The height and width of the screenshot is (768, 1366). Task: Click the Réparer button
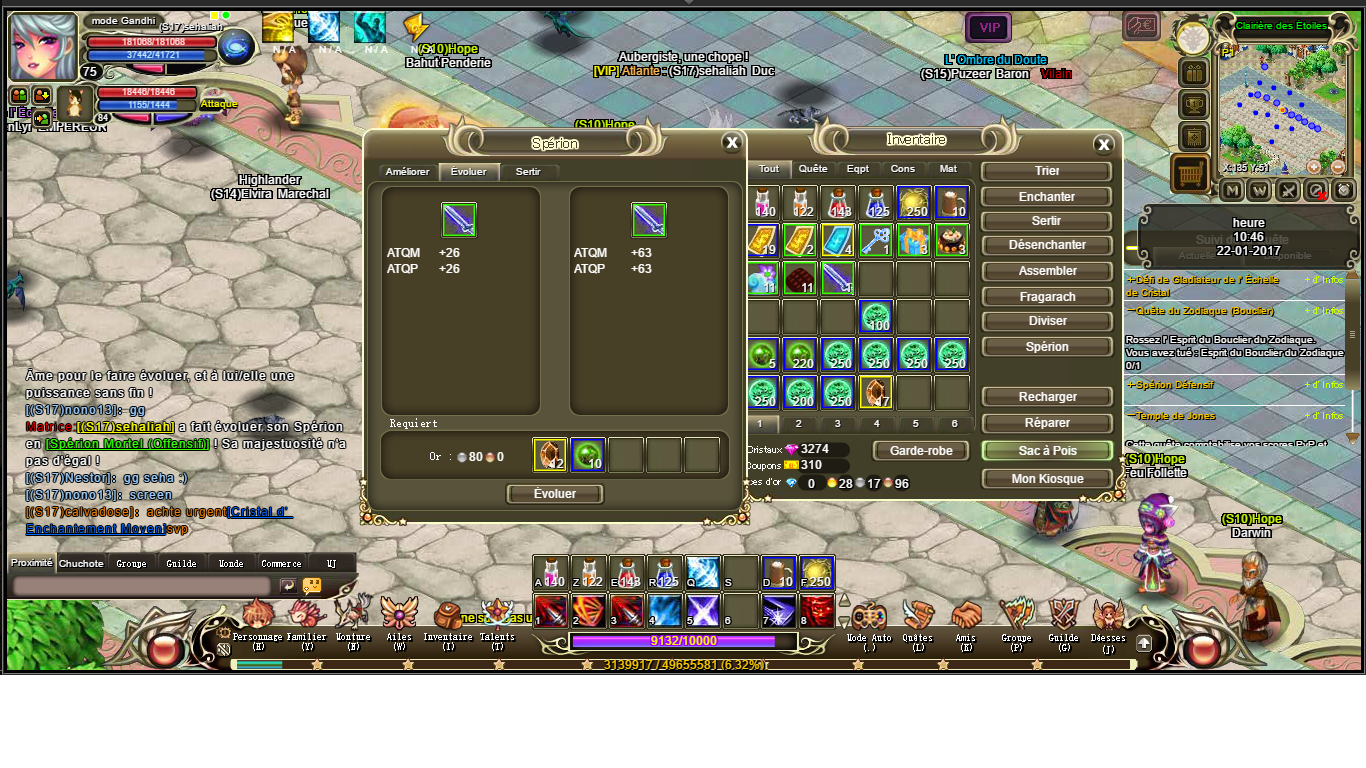click(1047, 423)
